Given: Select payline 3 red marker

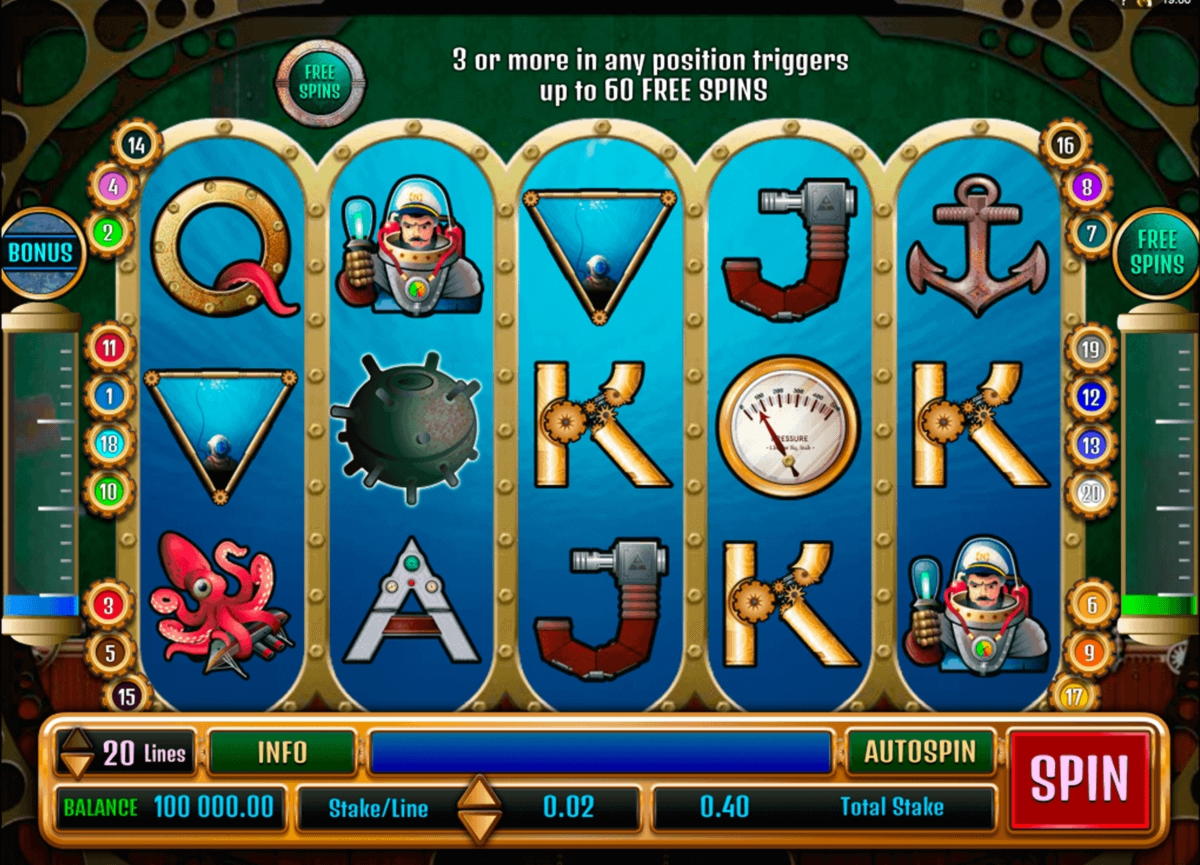Looking at the screenshot, I should tap(110, 605).
